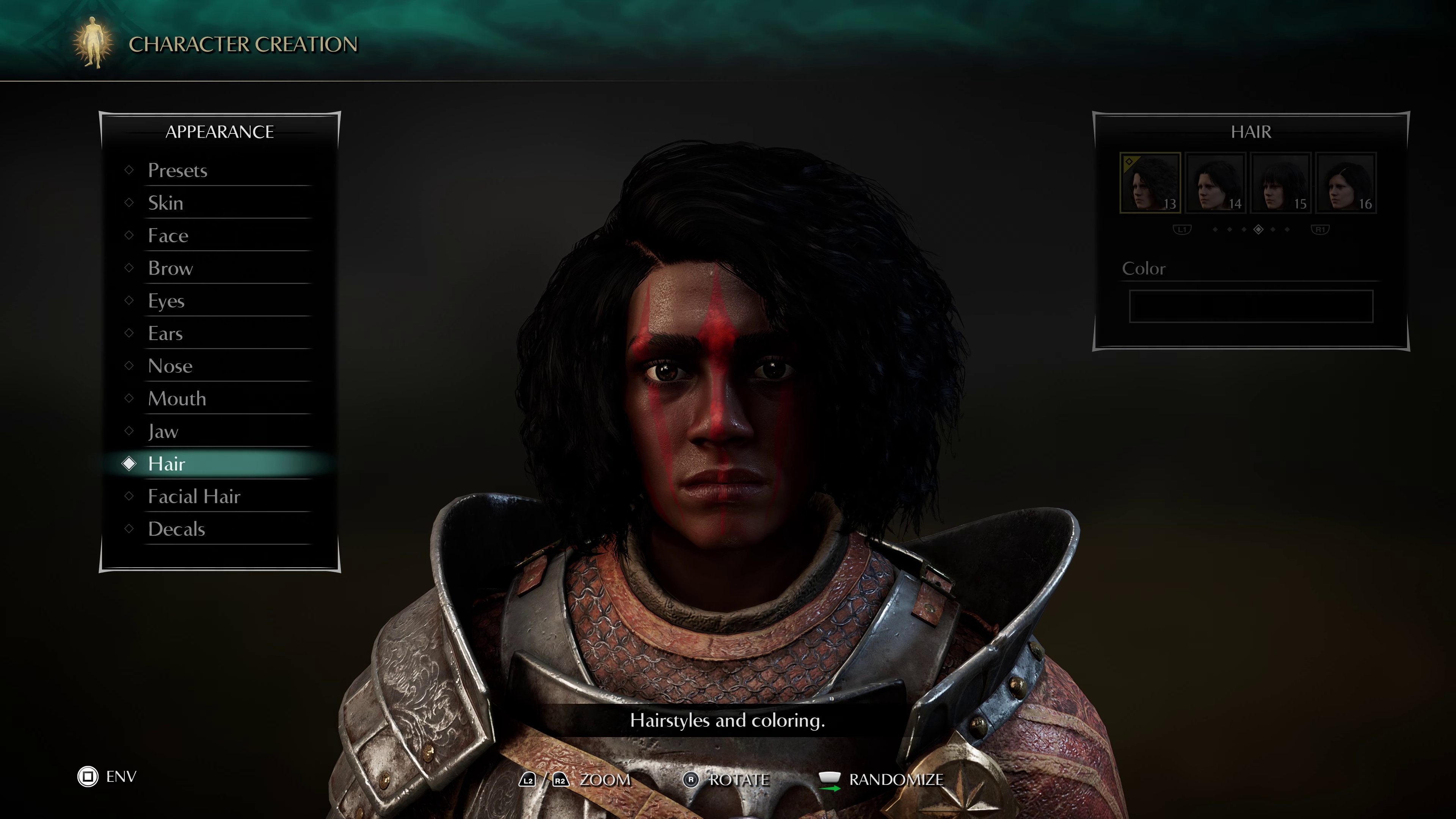Image resolution: width=1456 pixels, height=819 pixels.
Task: Switch to the Skin appearance category
Action: (166, 203)
